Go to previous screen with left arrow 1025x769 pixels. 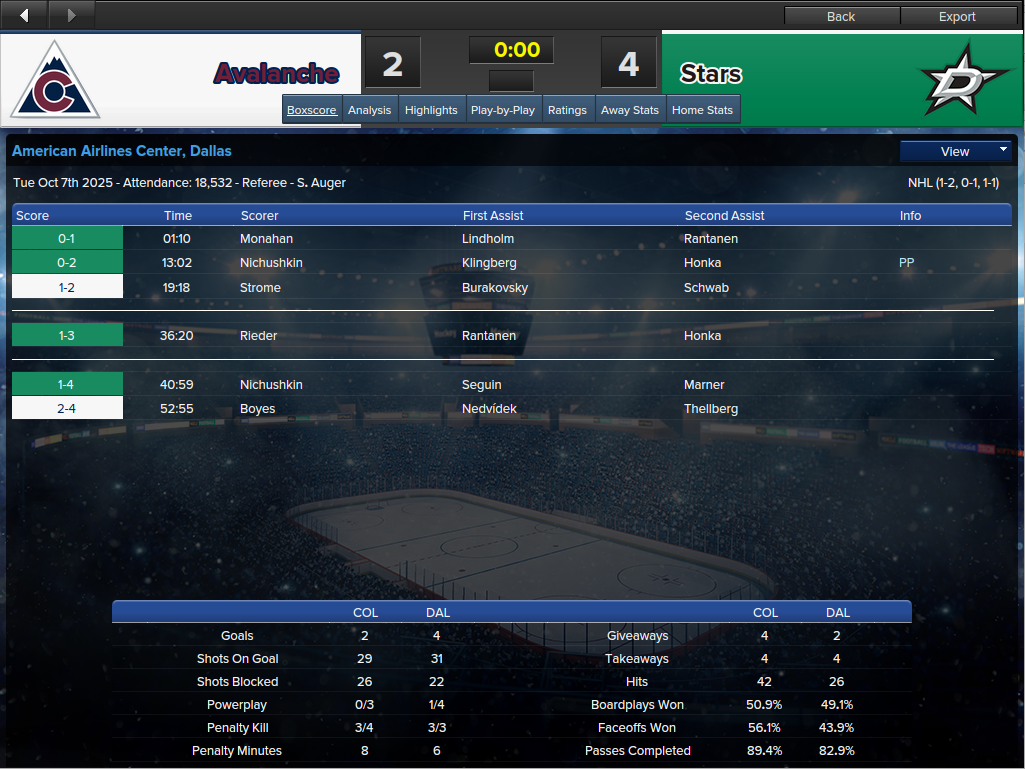coord(24,15)
